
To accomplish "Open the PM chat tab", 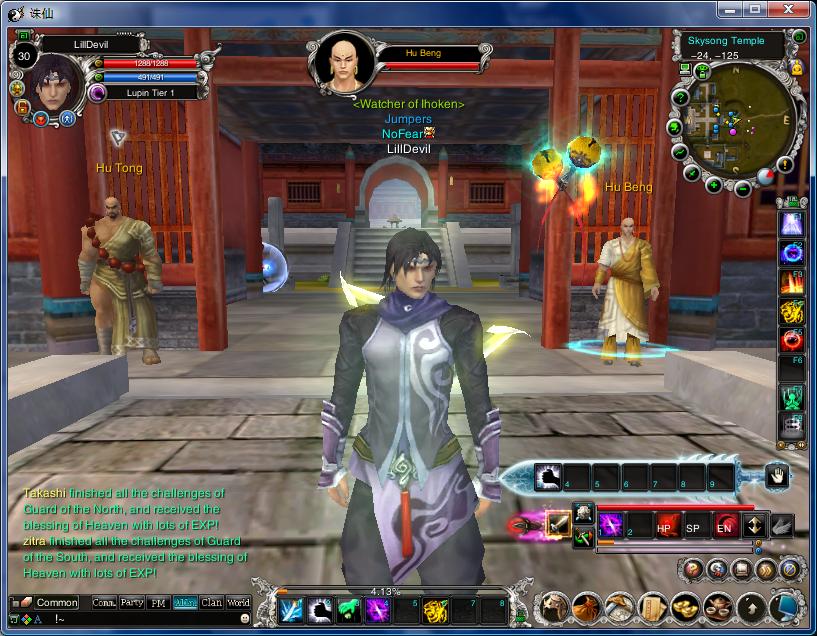I will (158, 603).
